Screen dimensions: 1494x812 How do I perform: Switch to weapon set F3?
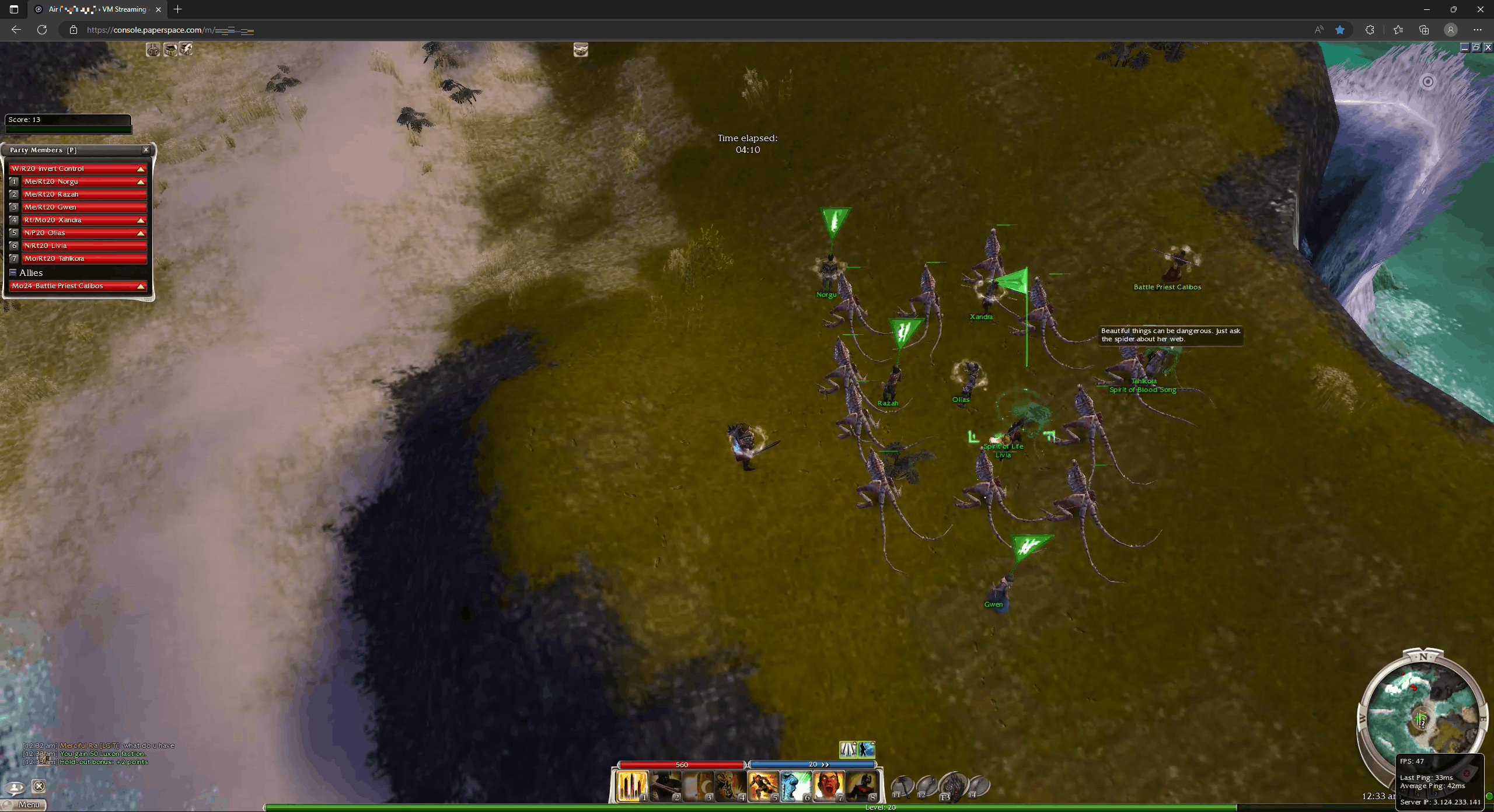[x=951, y=786]
